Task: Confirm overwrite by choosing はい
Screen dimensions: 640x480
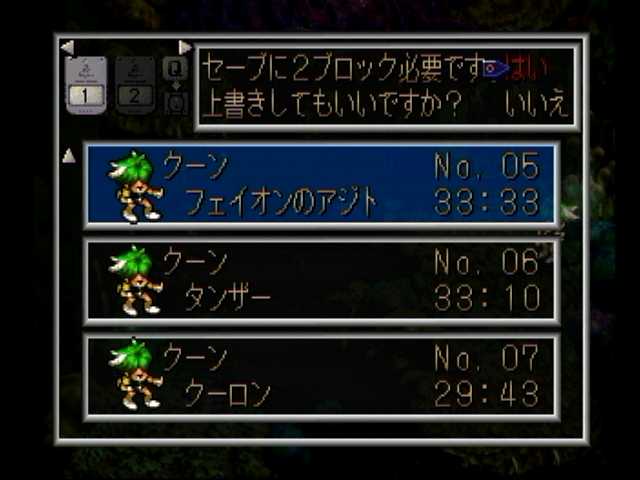Action: (x=535, y=69)
